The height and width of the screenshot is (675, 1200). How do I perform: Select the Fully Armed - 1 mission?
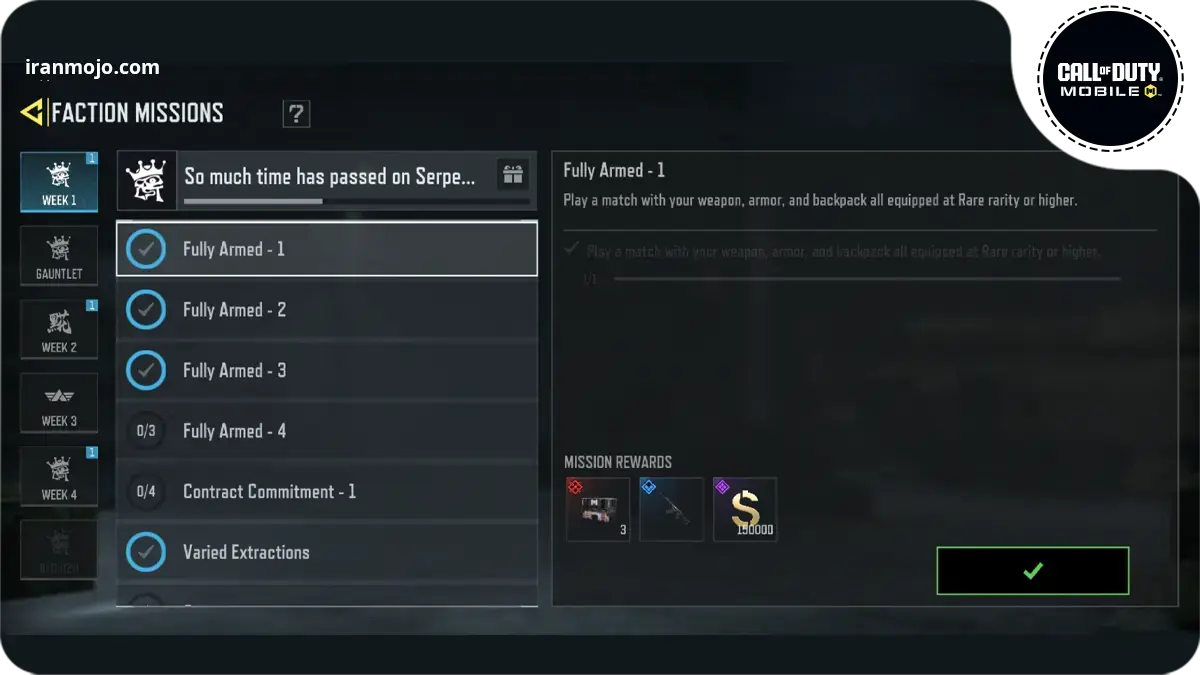(x=327, y=249)
